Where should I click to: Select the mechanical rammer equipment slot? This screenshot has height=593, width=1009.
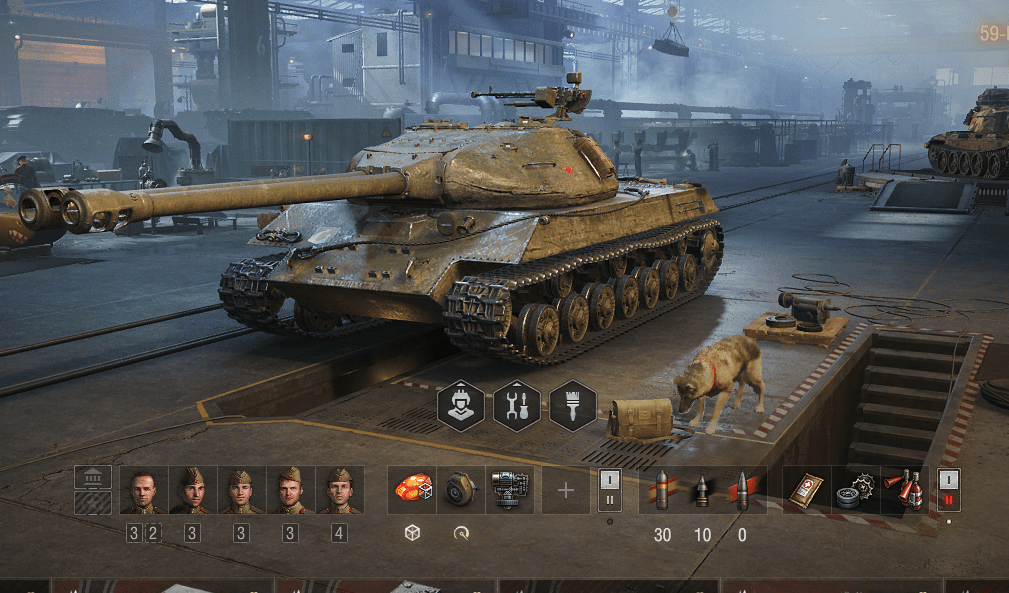tap(509, 490)
